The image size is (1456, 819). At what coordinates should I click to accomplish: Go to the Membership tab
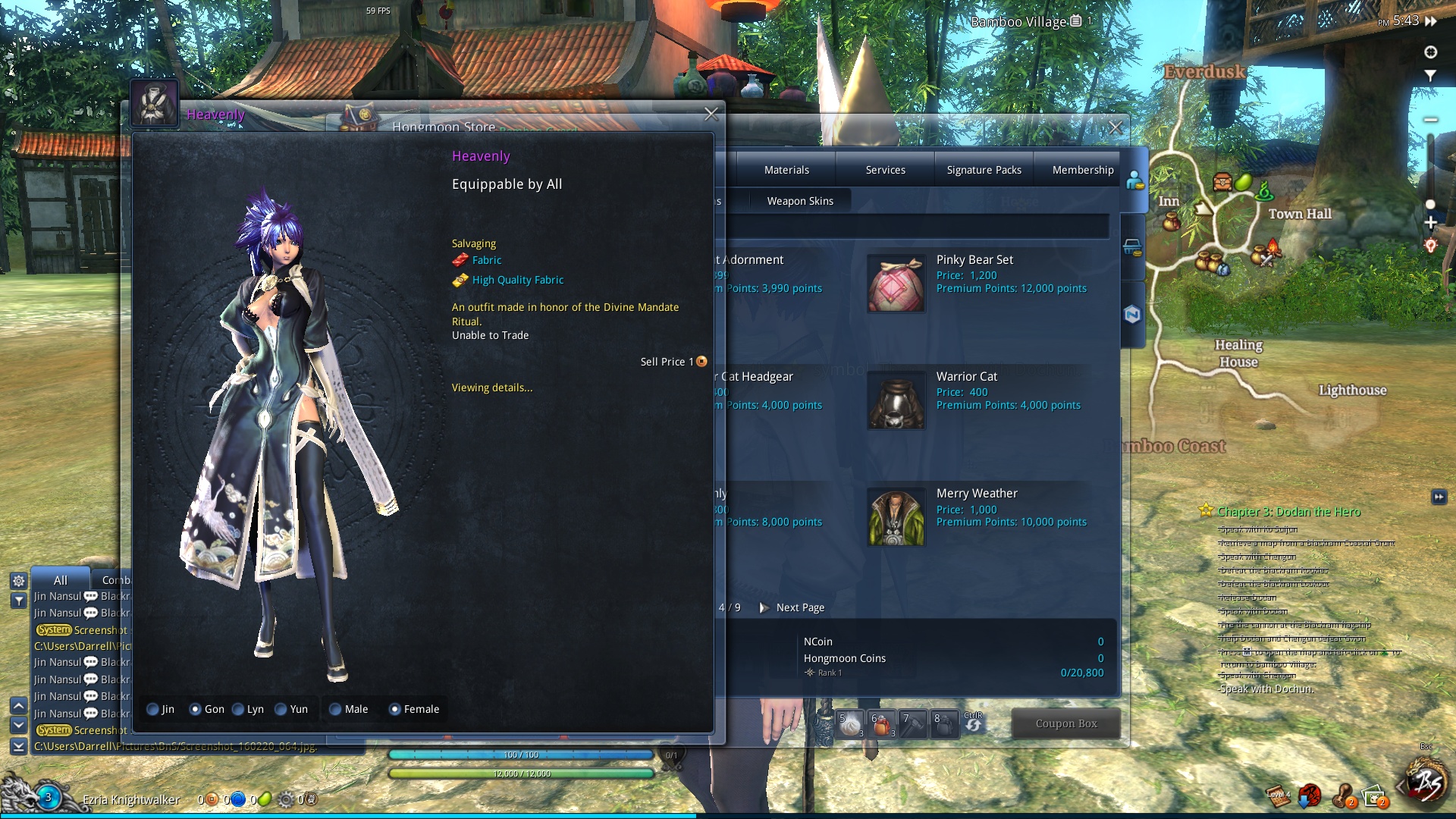tap(1082, 170)
